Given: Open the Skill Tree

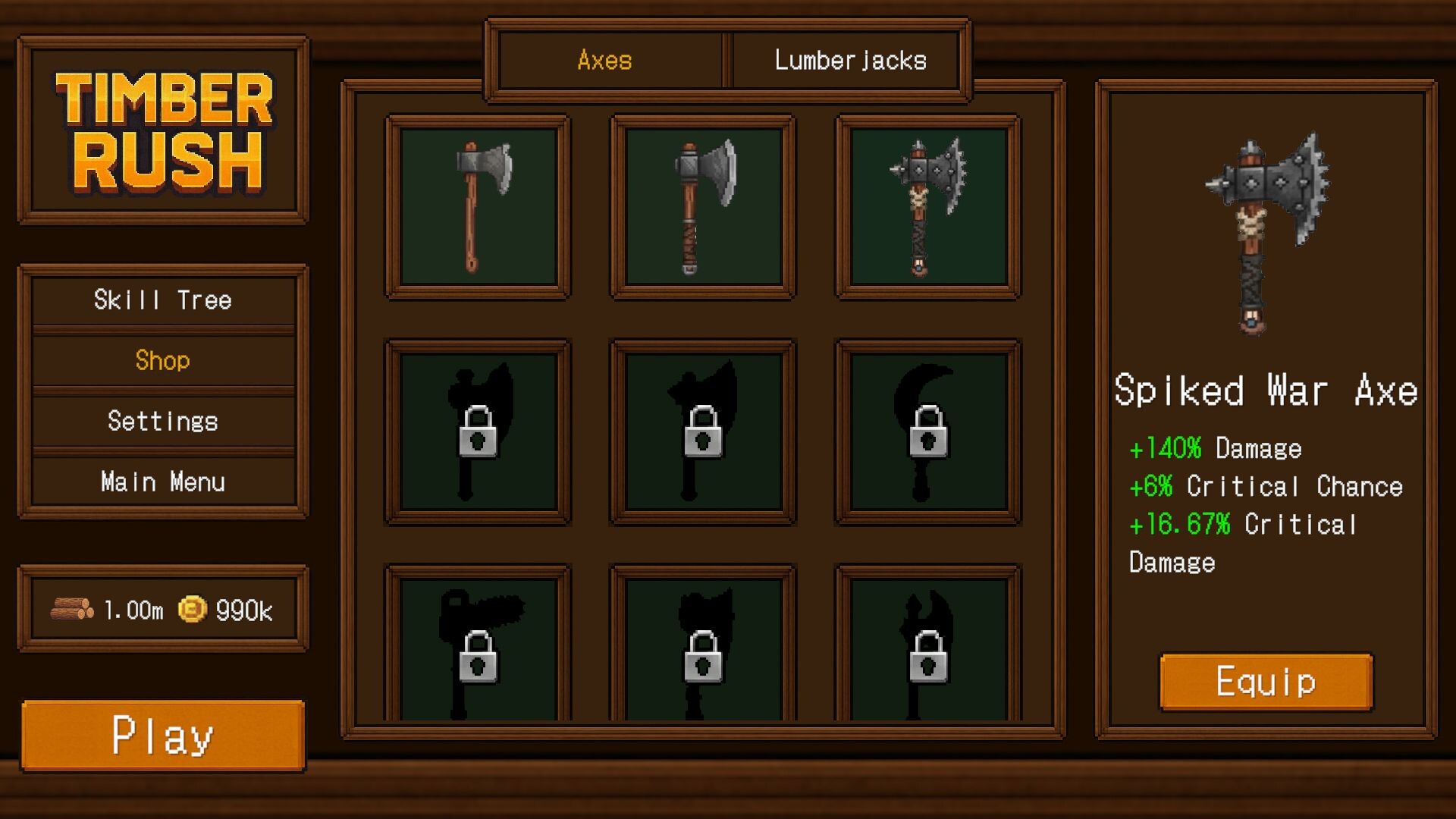Looking at the screenshot, I should (162, 300).
